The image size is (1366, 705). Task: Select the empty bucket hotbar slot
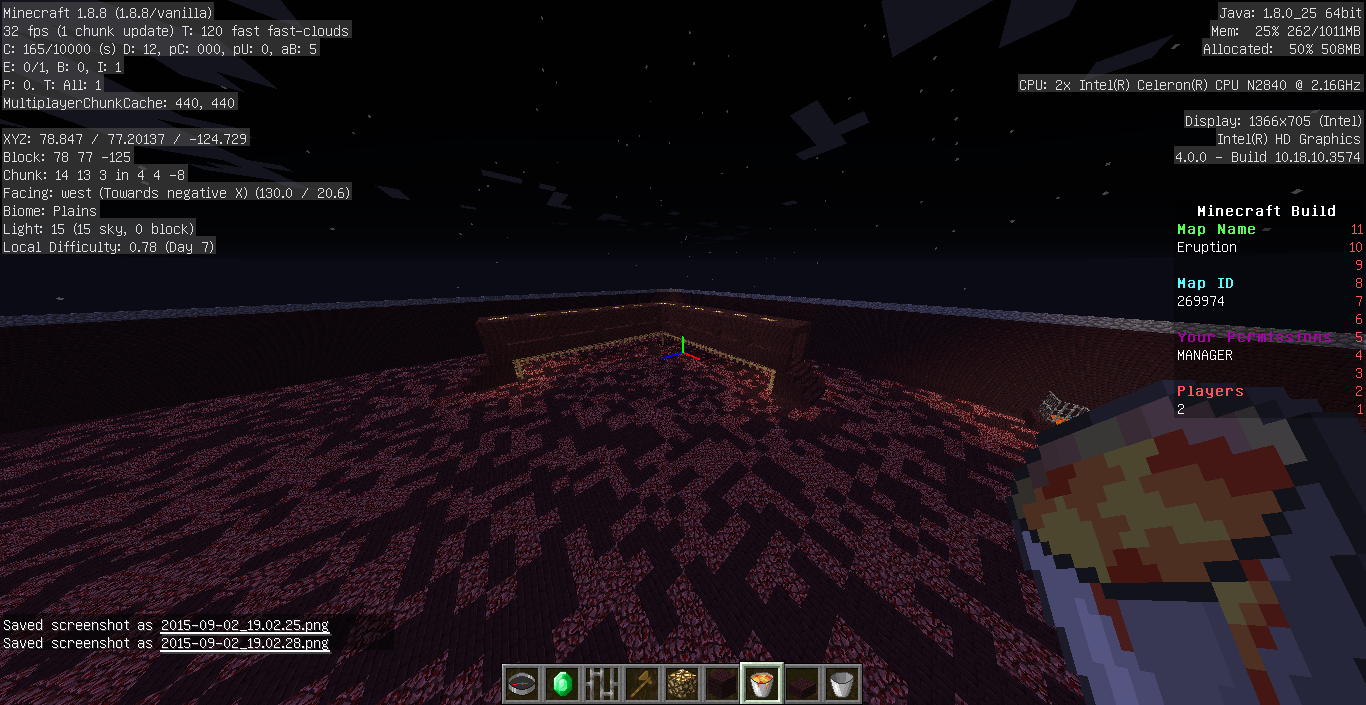(x=843, y=684)
